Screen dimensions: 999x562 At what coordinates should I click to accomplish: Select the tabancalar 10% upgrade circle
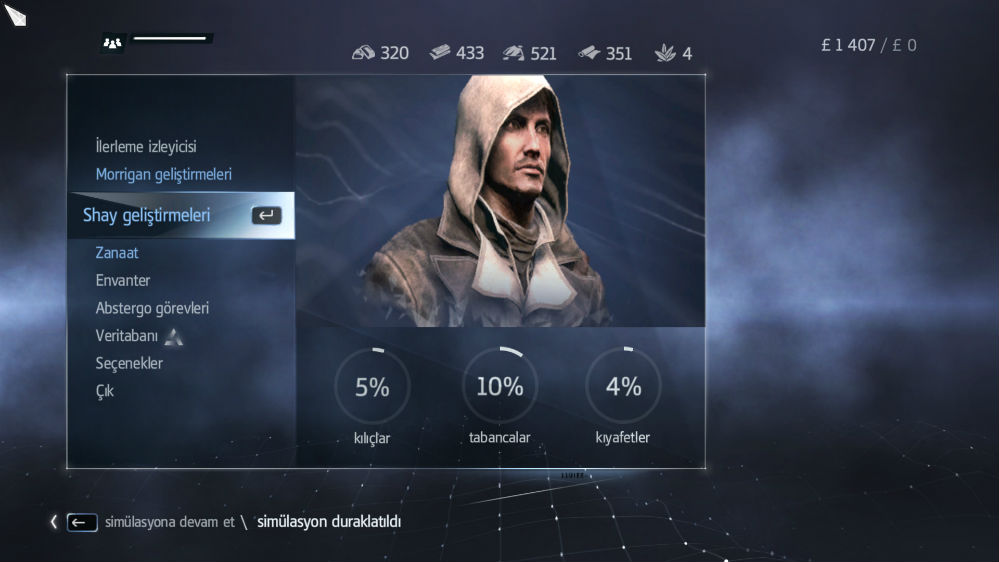pyautogui.click(x=499, y=387)
